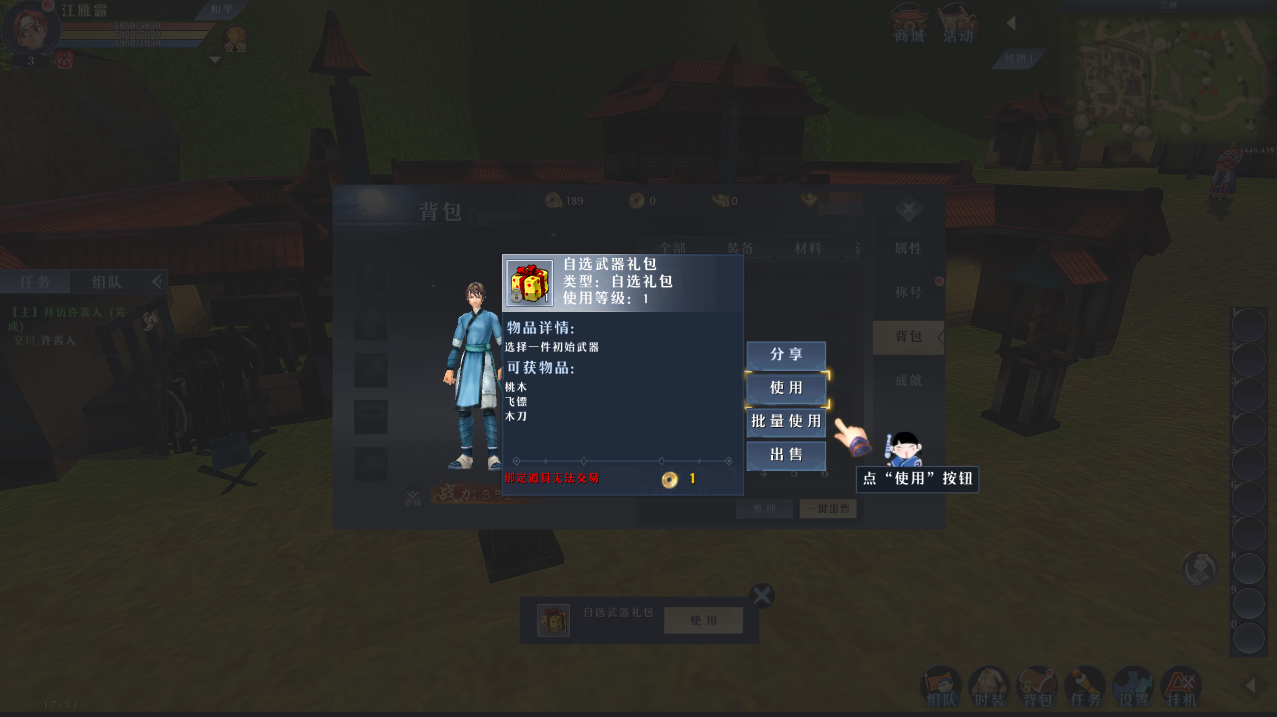The width and height of the screenshot is (1277, 717).
Task: Switch to the 组队 (Team) panel tab
Action: (107, 282)
